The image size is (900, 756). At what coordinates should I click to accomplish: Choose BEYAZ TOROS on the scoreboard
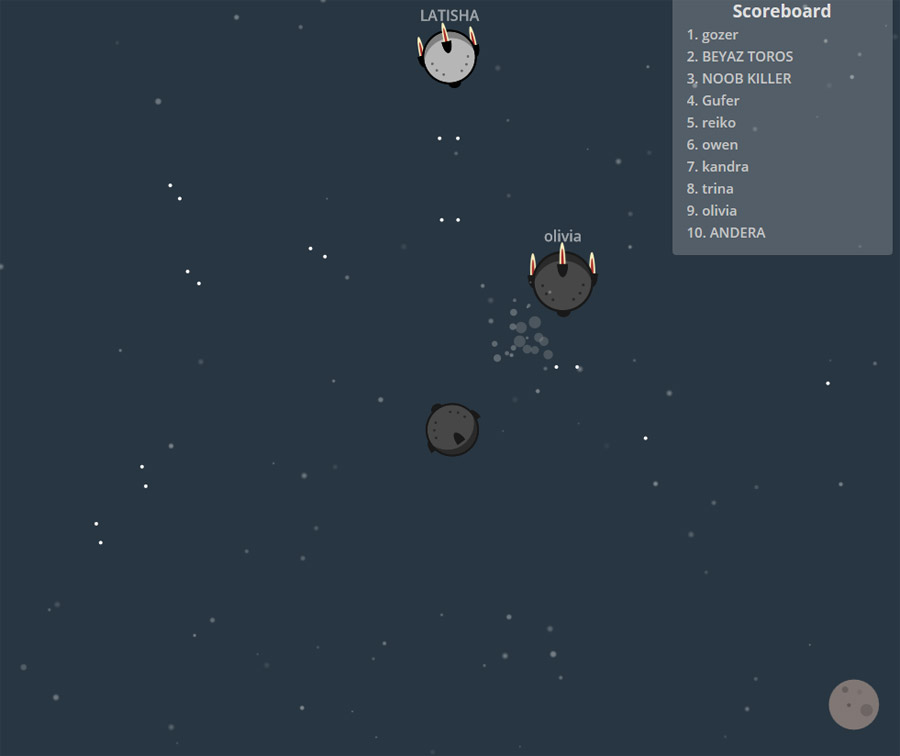tap(739, 57)
